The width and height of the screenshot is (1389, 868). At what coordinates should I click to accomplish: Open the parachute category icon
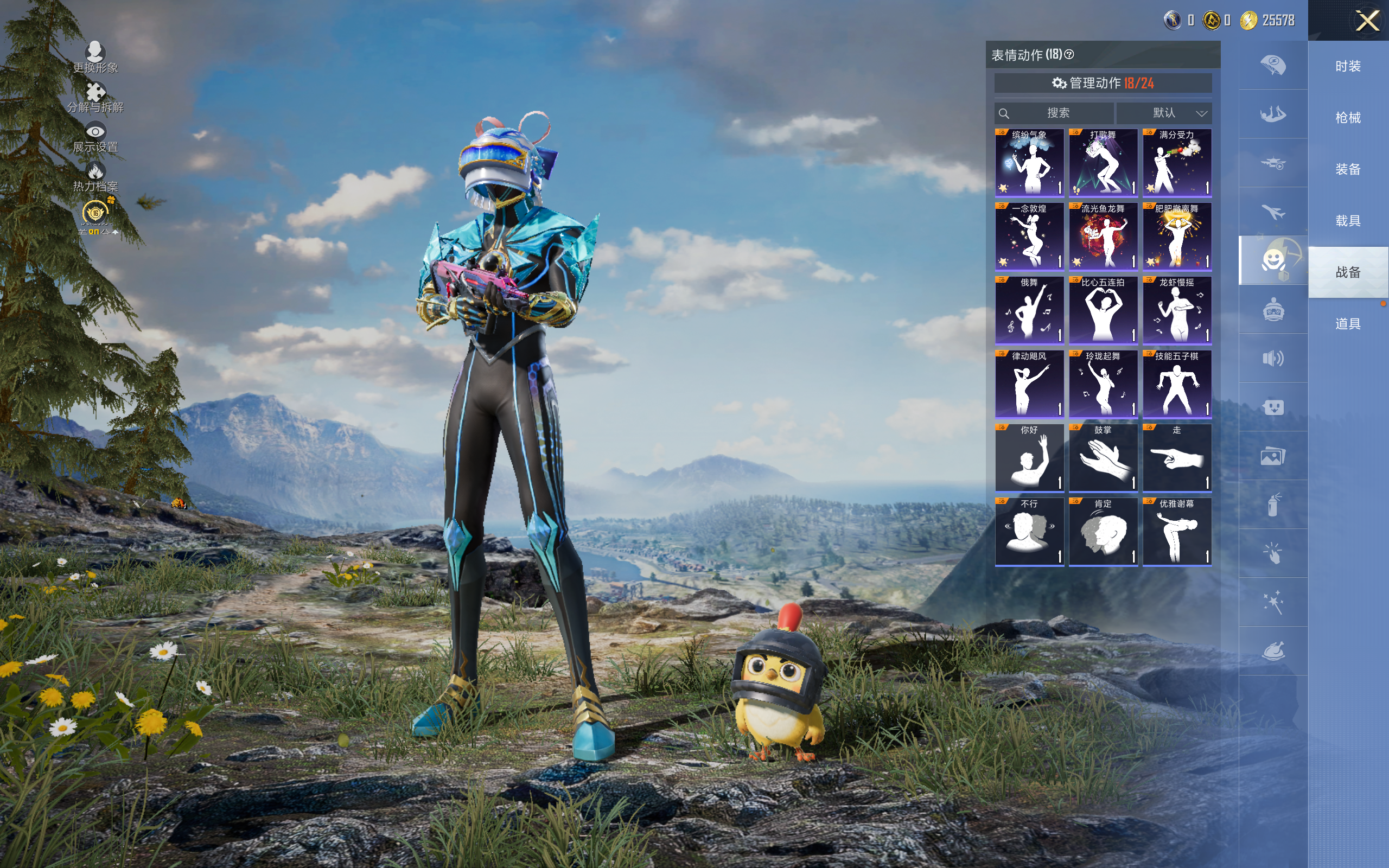click(1272, 65)
